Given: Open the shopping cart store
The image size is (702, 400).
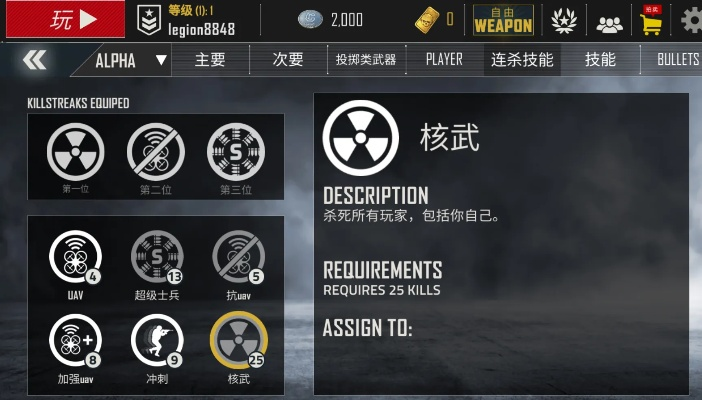Looking at the screenshot, I should [x=651, y=20].
